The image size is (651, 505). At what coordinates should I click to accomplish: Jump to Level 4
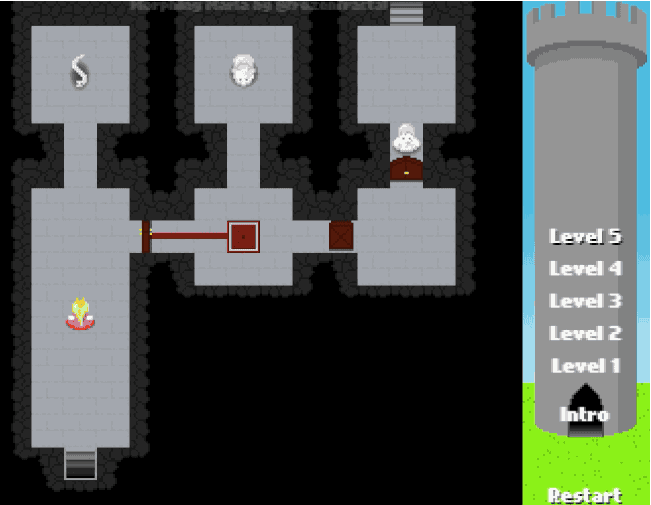coord(585,269)
